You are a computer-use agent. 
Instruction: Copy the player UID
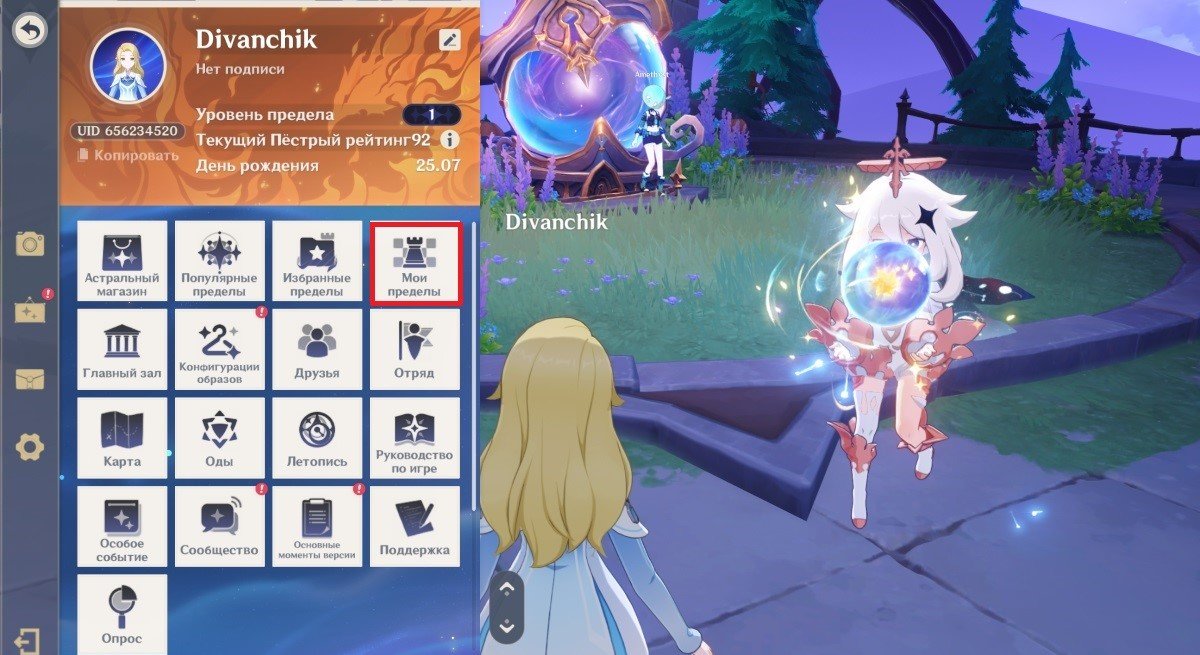tap(128, 155)
